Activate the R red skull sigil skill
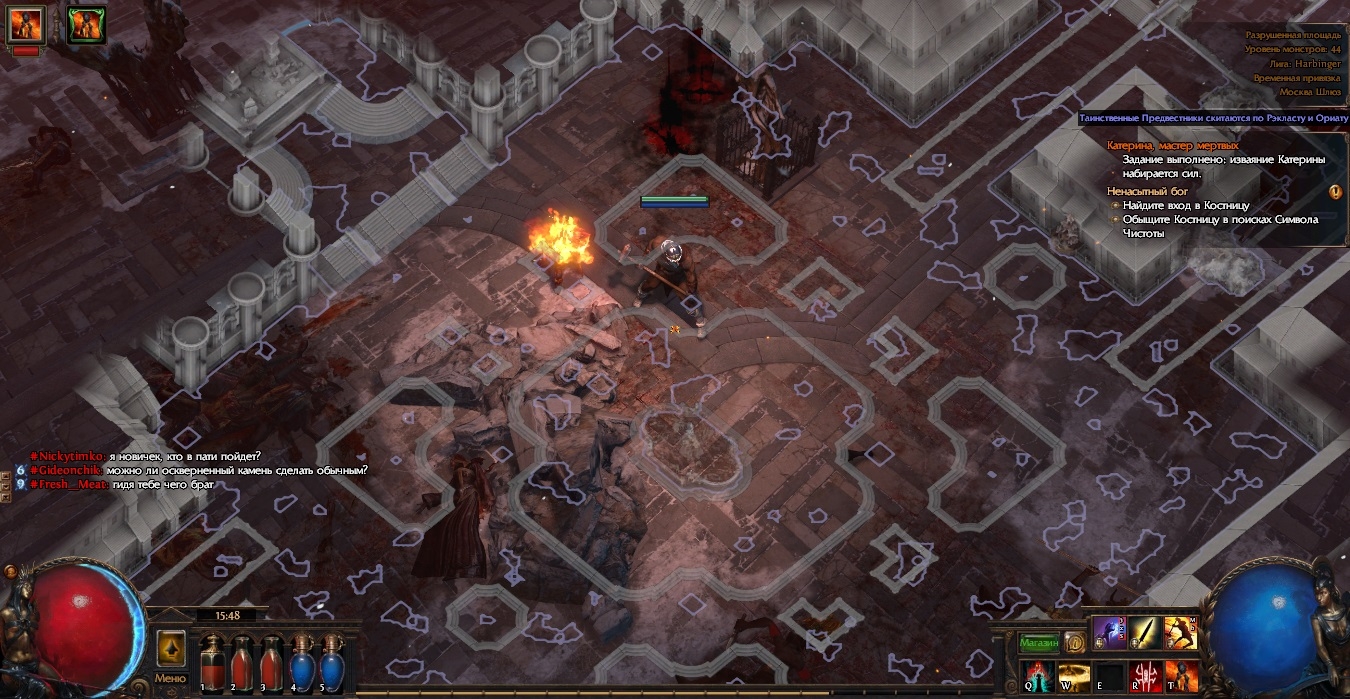The image size is (1350, 699). [1145, 675]
